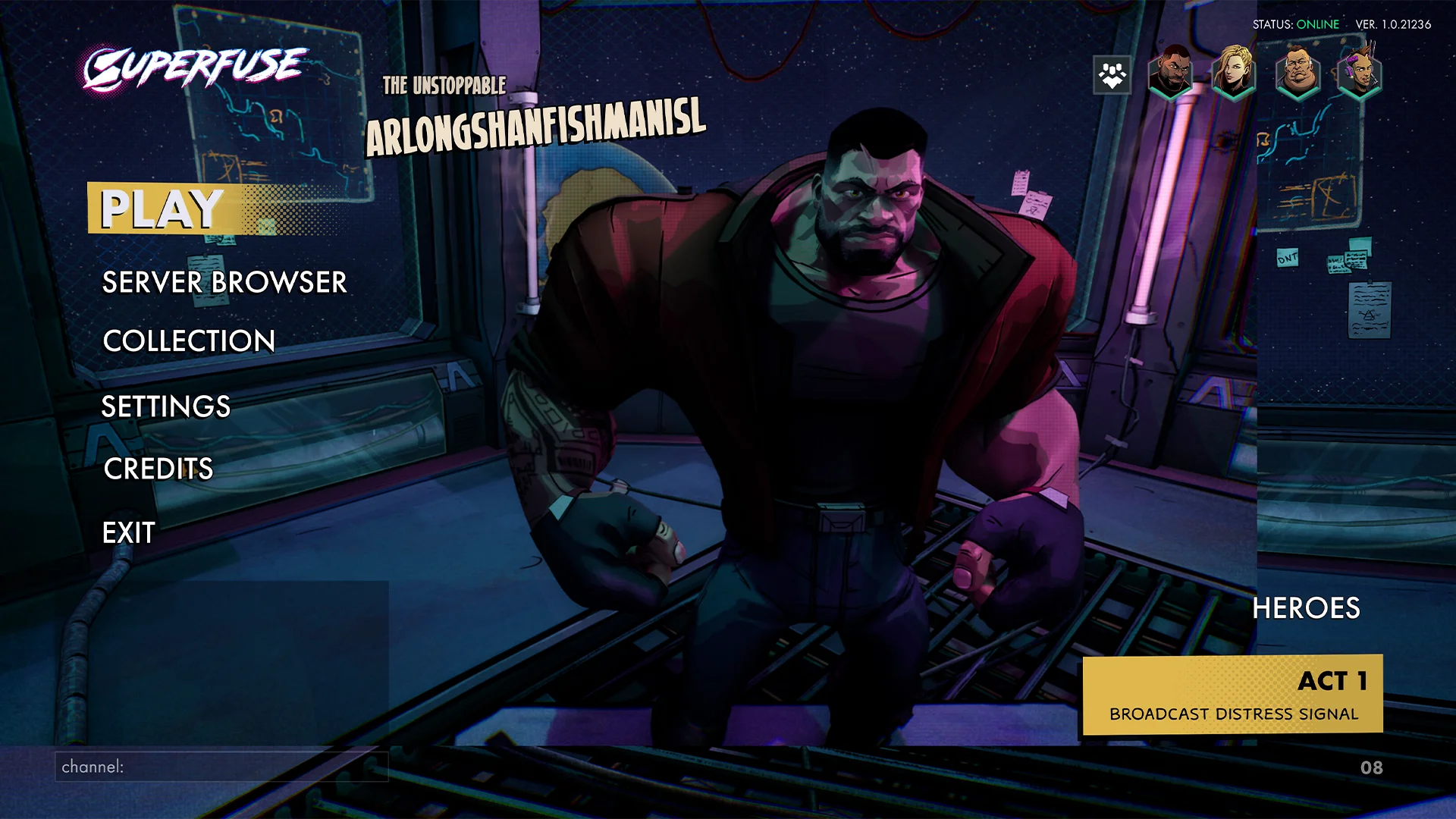Open the Server Browser
1456x819 pixels.
tap(224, 282)
